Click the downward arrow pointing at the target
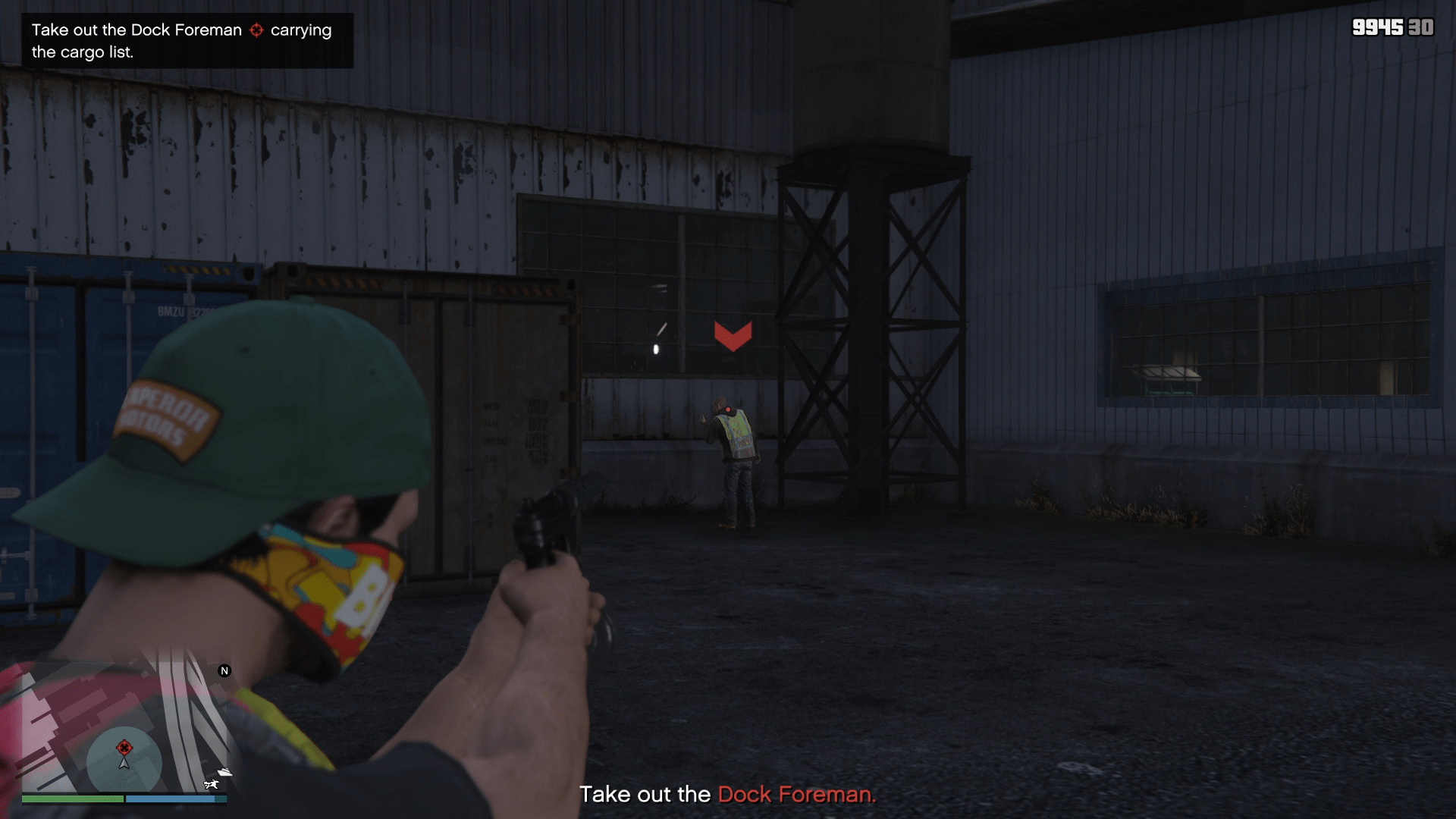The height and width of the screenshot is (819, 1456). tap(733, 336)
